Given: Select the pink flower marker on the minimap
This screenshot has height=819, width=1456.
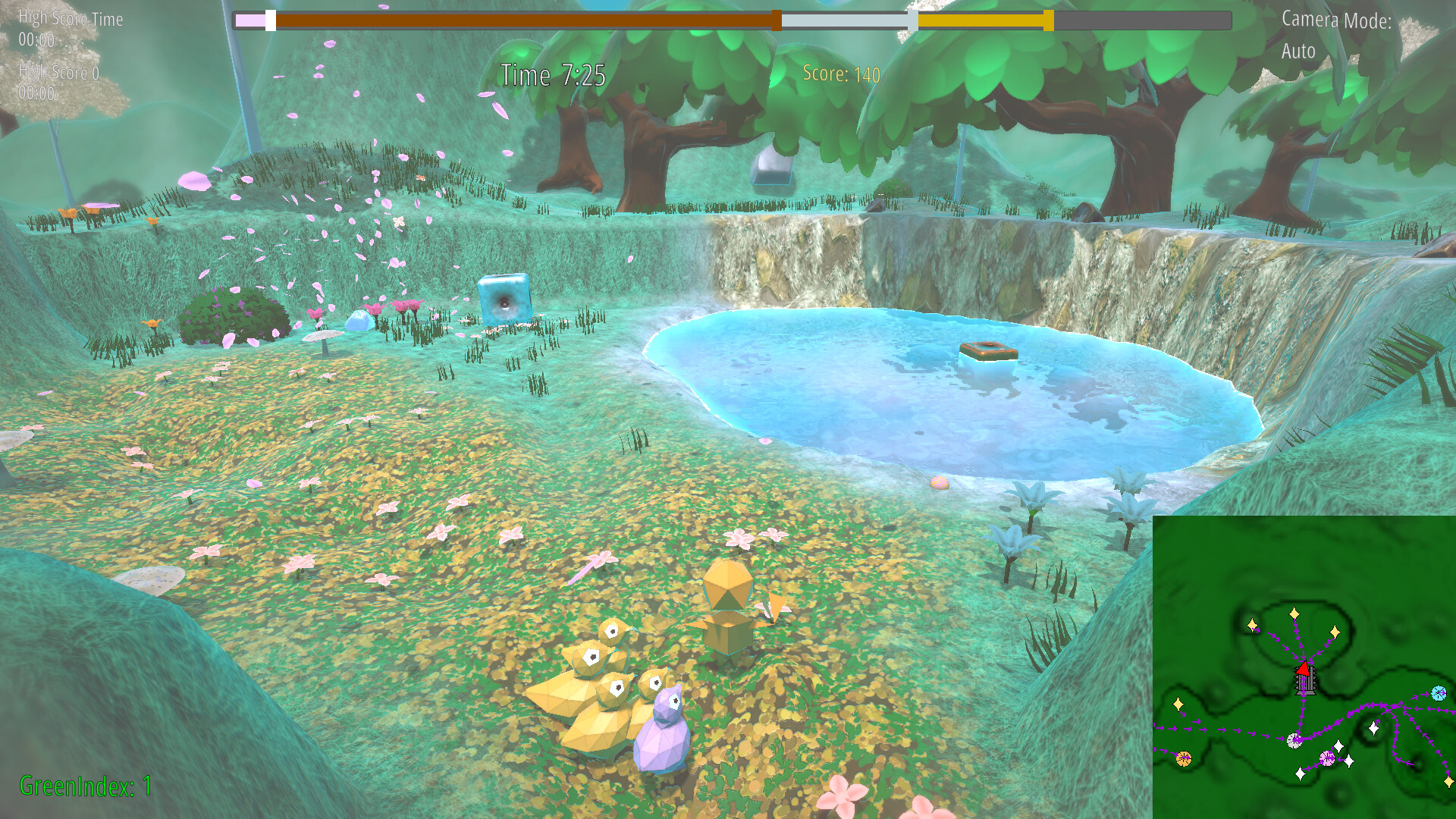Looking at the screenshot, I should pos(1328,758).
